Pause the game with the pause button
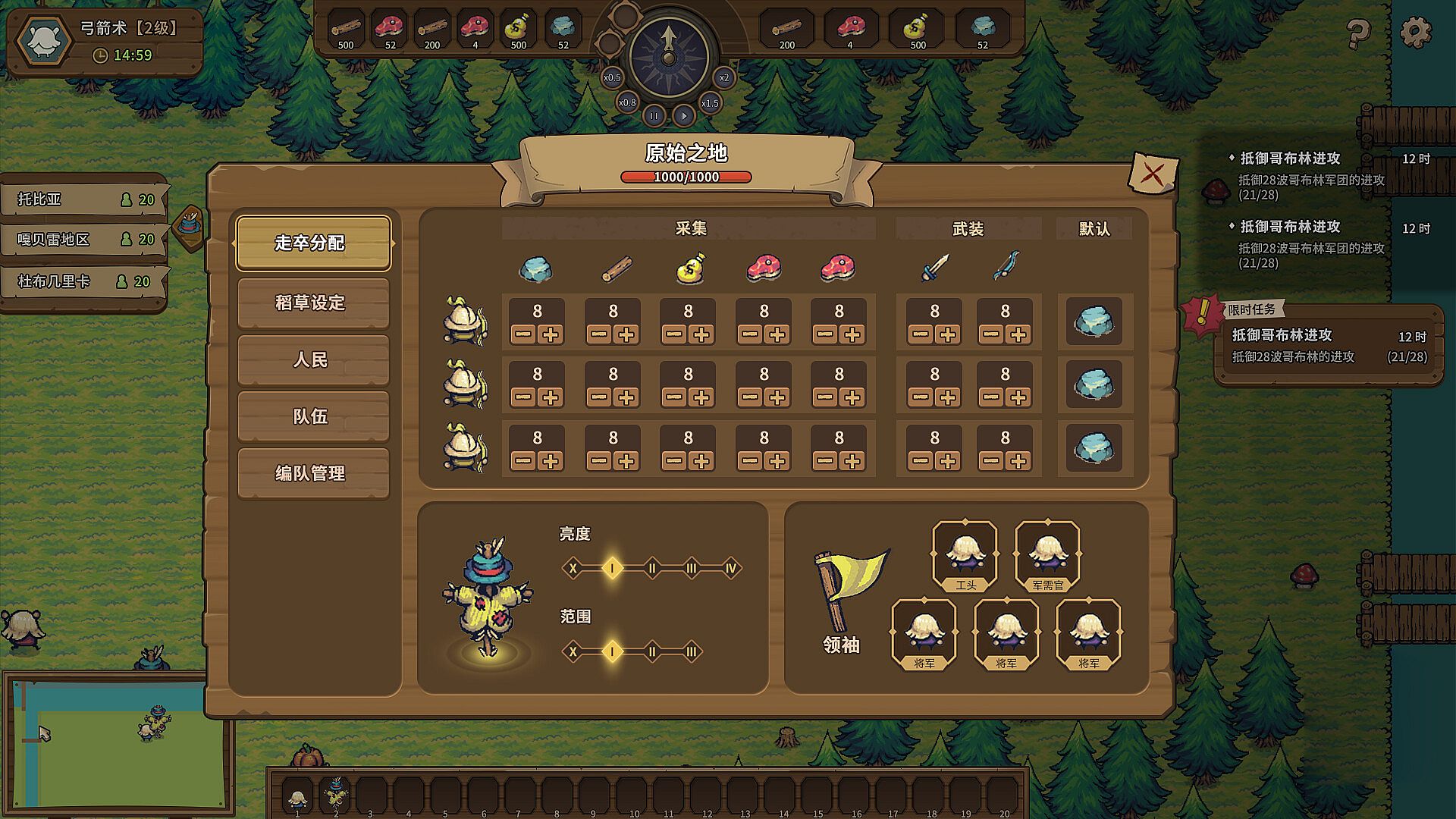 tap(654, 116)
